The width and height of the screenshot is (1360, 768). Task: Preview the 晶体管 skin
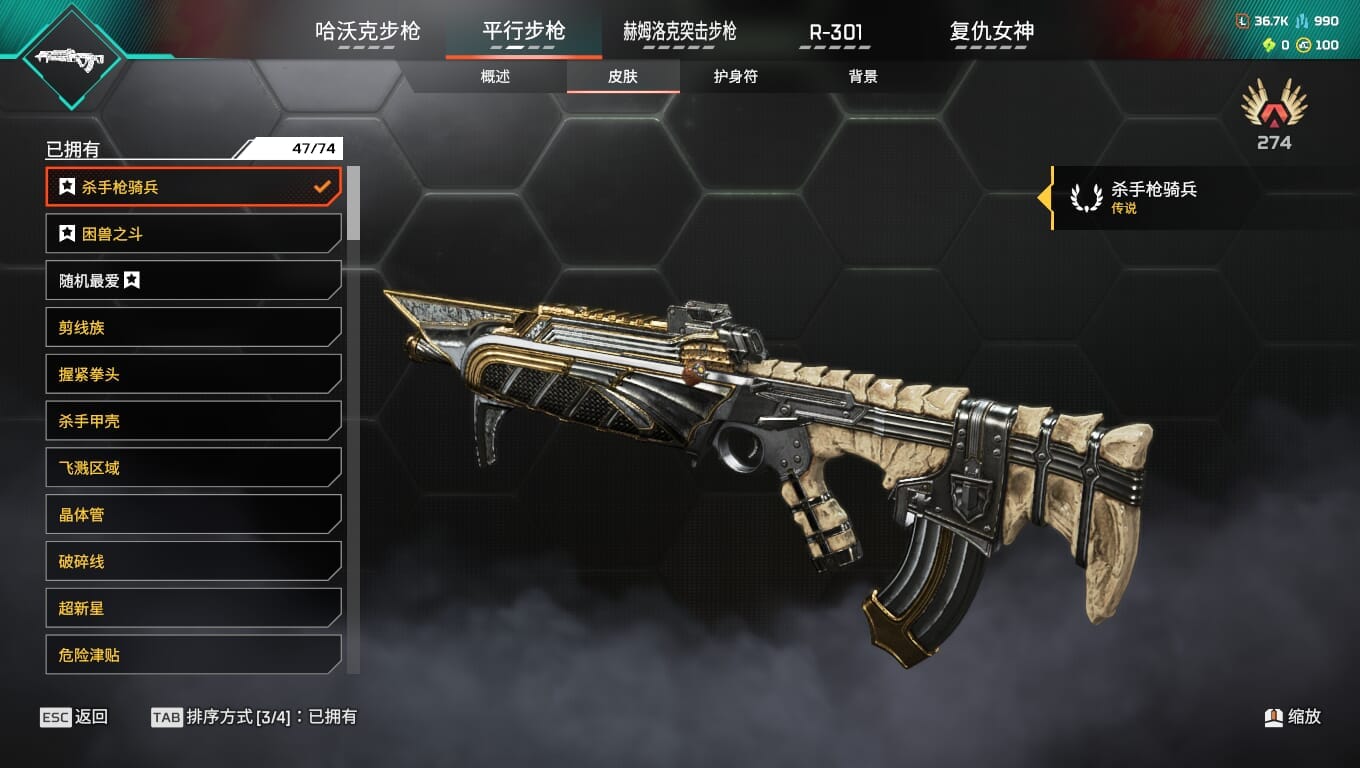(x=193, y=515)
